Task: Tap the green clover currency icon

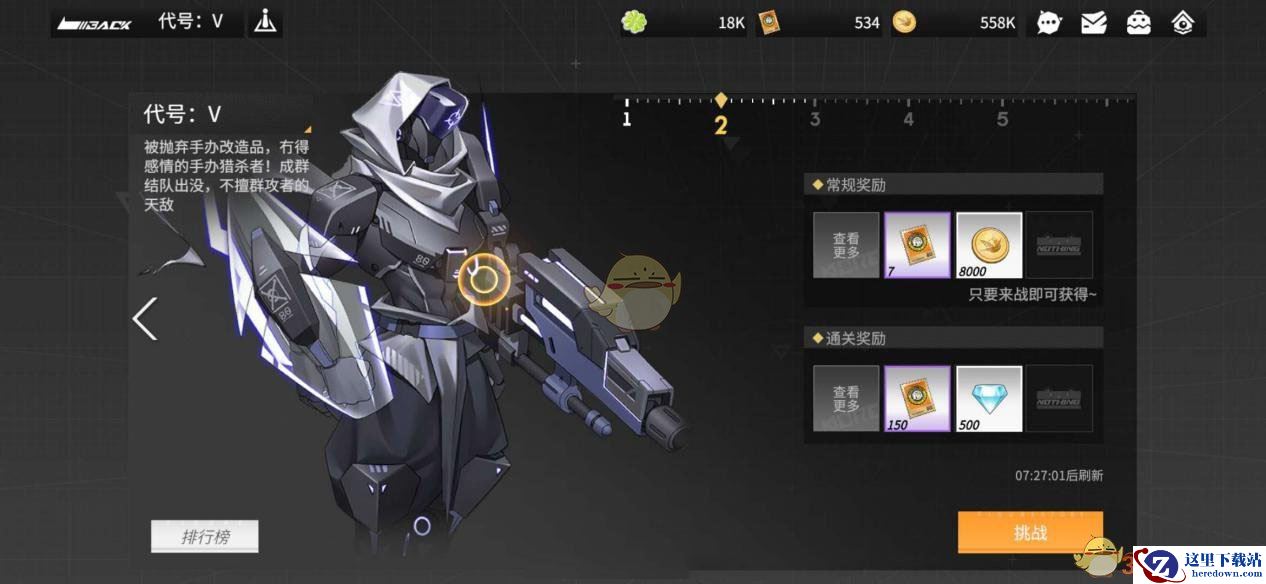Action: 634,22
